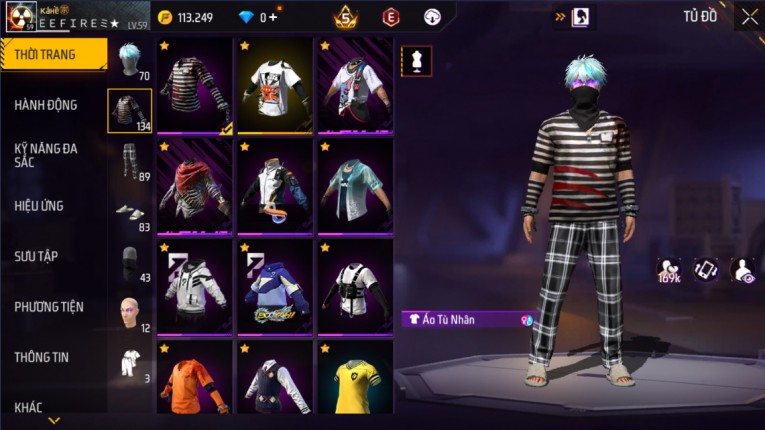This screenshot has width=765, height=430.
Task: Select the Hiệu Ứng tab
Action: (x=40, y=206)
